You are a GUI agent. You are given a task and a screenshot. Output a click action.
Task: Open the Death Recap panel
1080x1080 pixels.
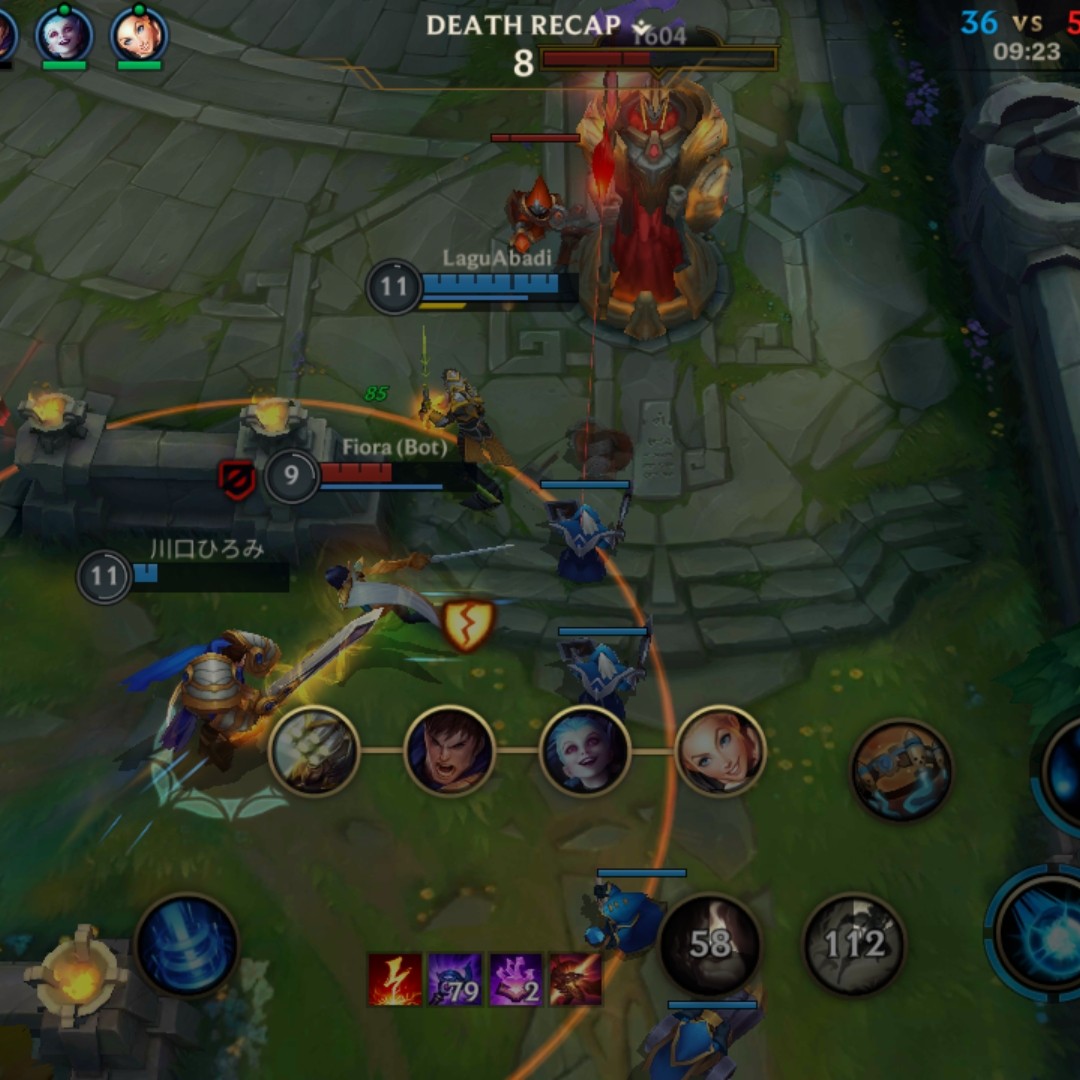tap(523, 26)
